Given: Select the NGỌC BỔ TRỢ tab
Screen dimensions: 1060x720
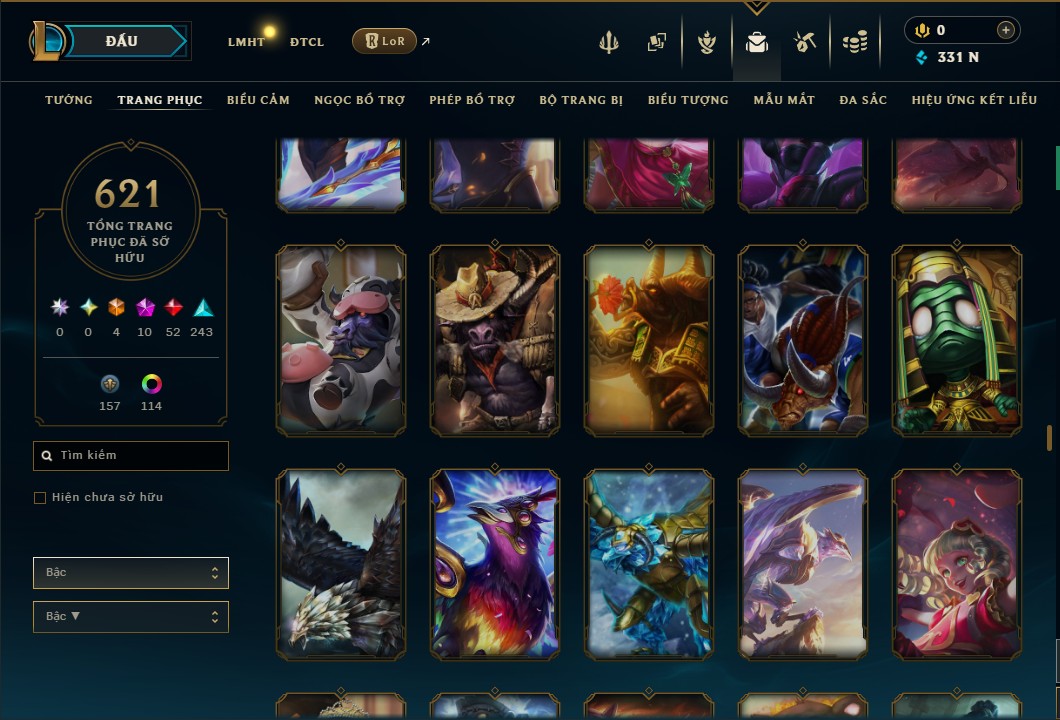Looking at the screenshot, I should point(359,100).
